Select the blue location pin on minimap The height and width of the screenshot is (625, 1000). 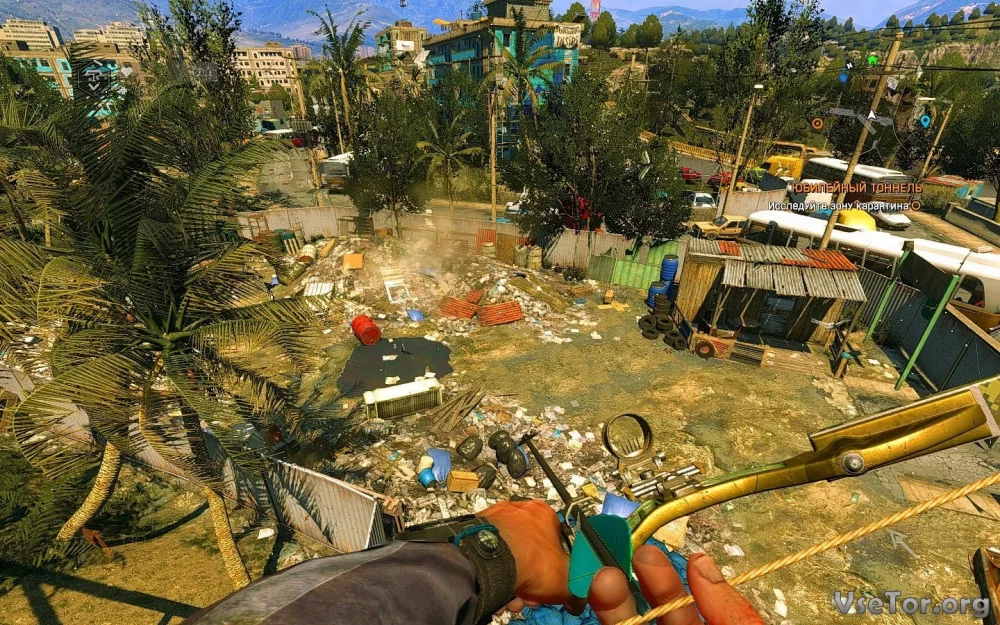(x=924, y=121)
